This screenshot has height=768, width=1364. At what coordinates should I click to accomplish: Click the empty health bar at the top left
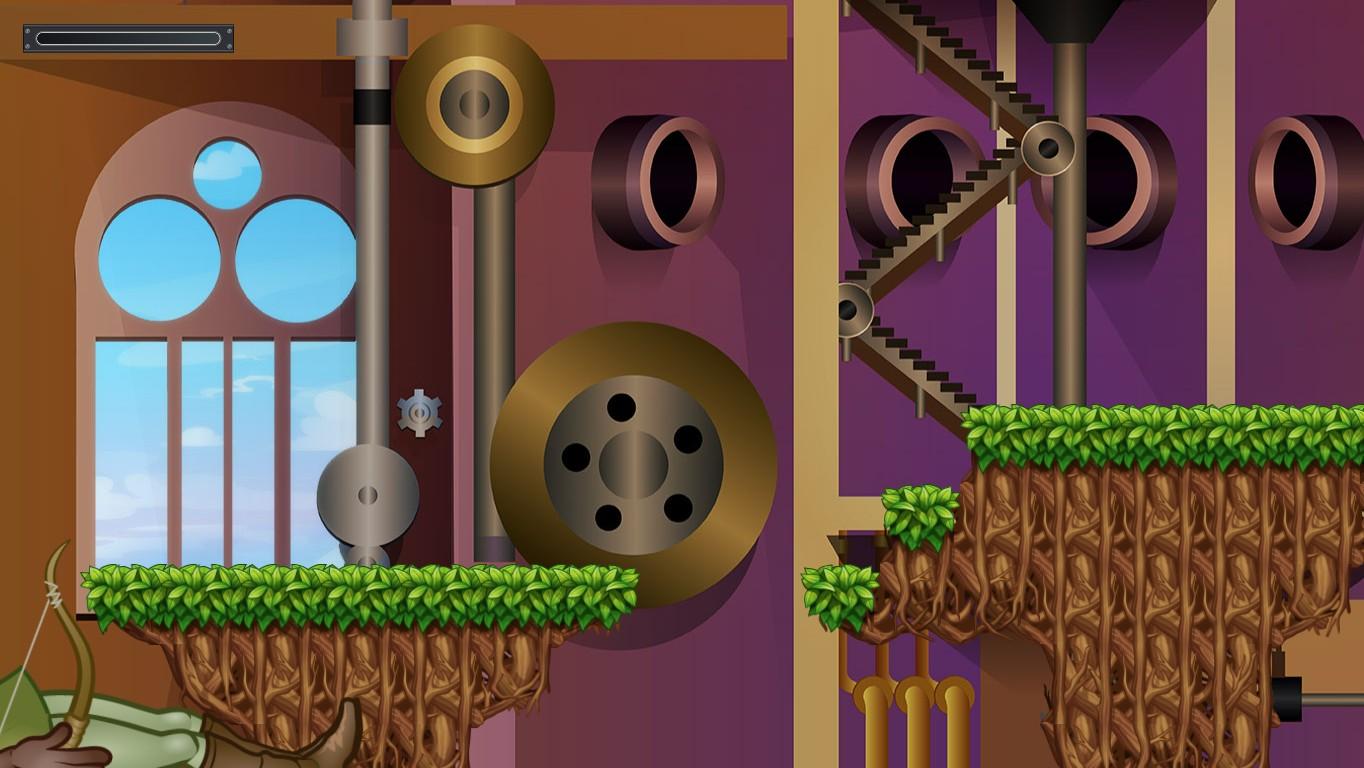127,39
